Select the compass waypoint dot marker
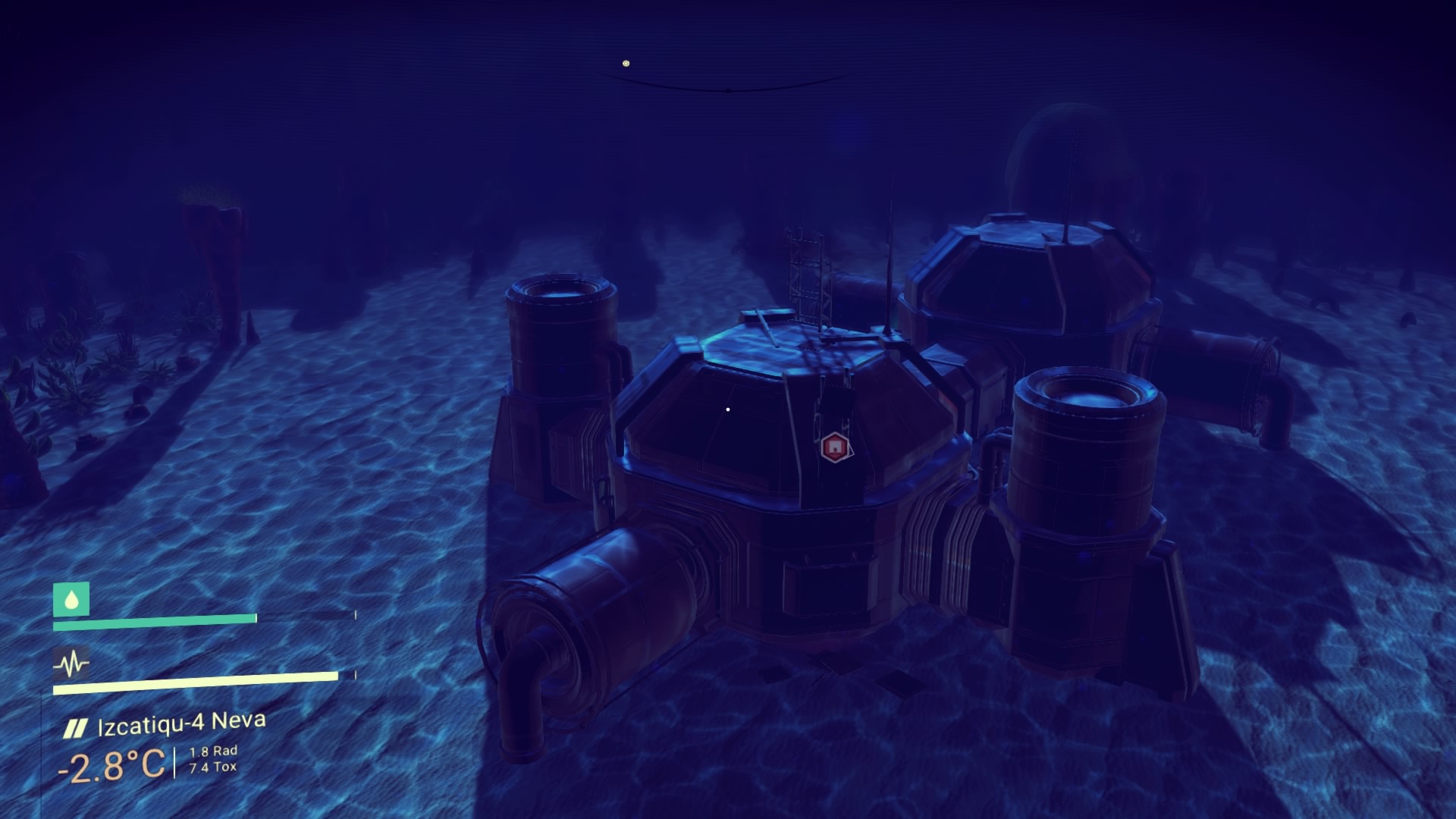1456x819 pixels. [626, 64]
